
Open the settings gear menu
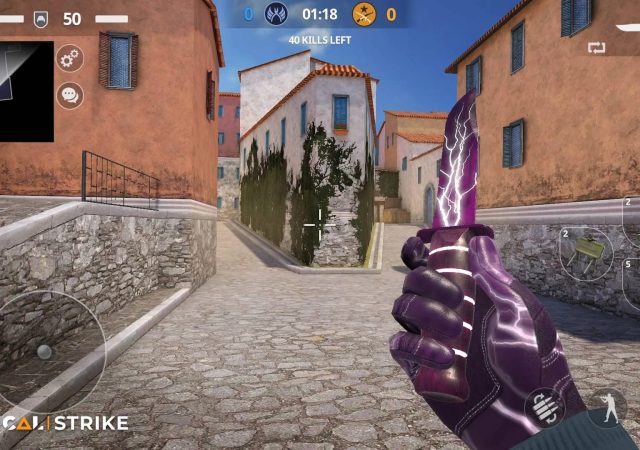pyautogui.click(x=70, y=58)
